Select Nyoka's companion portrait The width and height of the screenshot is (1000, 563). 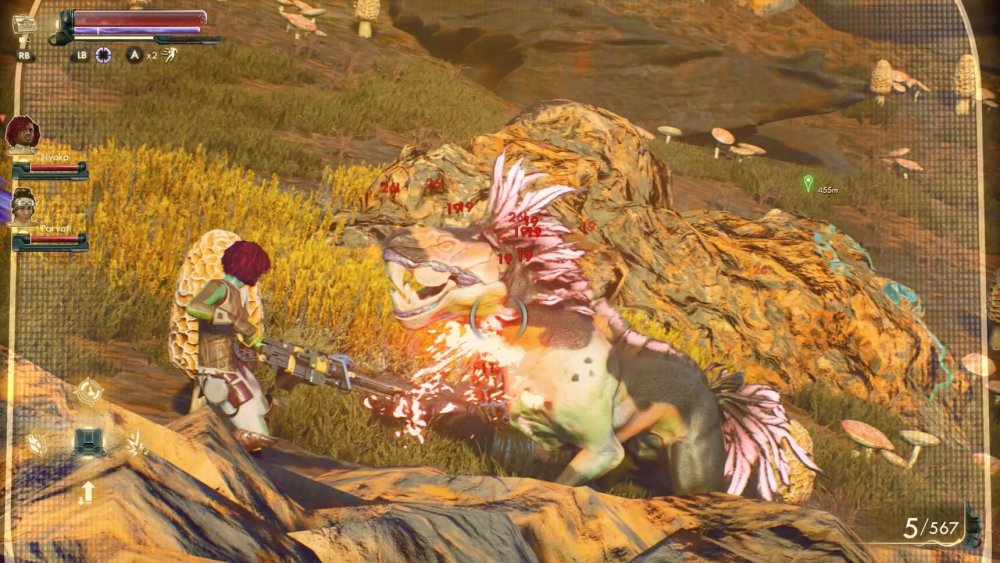[x=22, y=134]
